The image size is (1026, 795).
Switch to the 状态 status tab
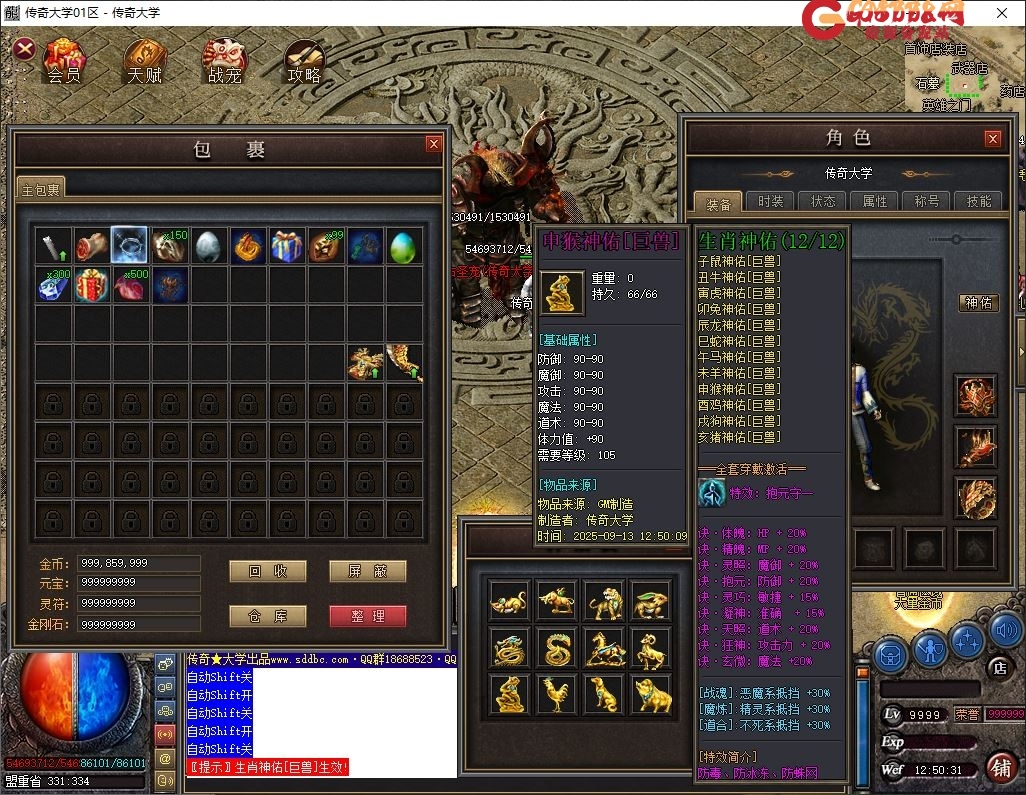(x=823, y=201)
